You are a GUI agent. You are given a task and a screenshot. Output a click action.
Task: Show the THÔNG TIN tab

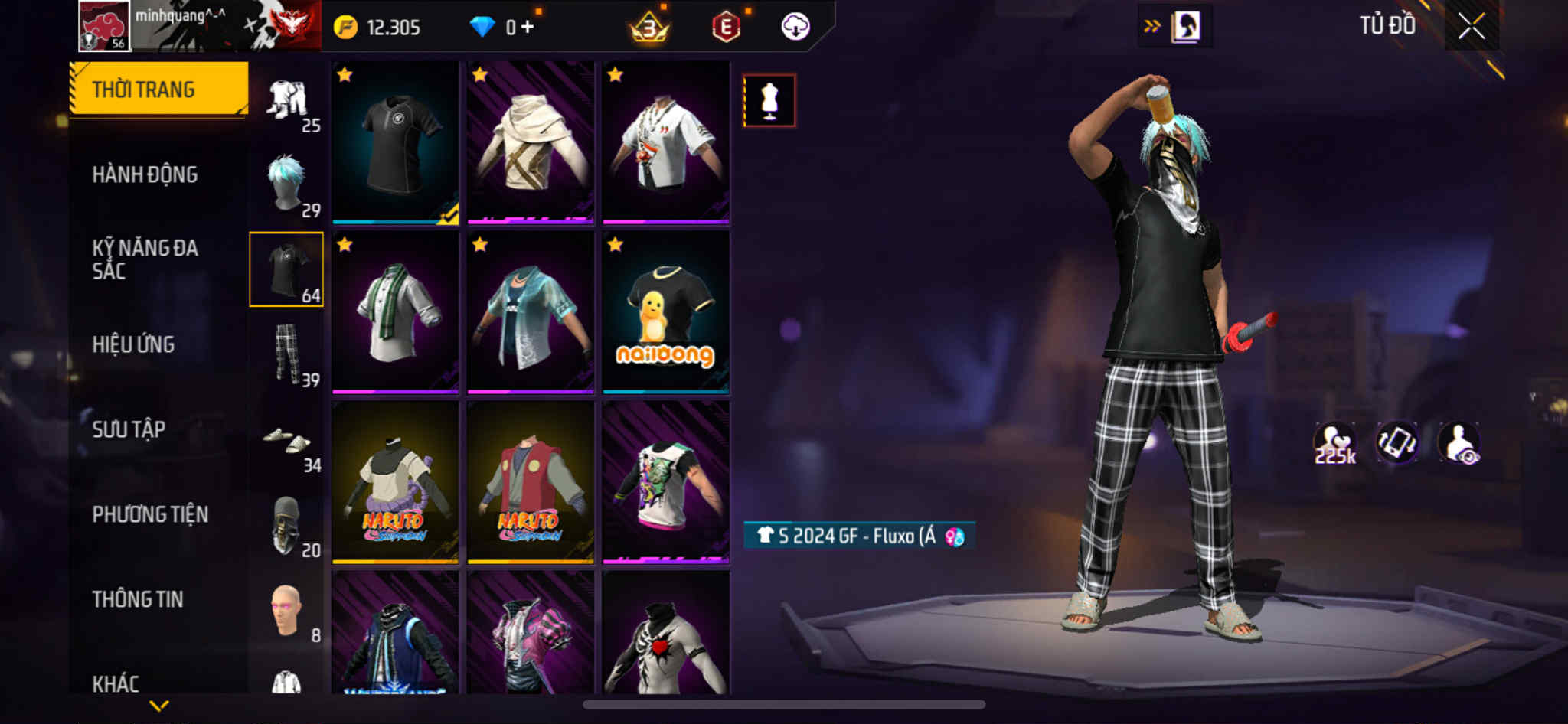[138, 599]
